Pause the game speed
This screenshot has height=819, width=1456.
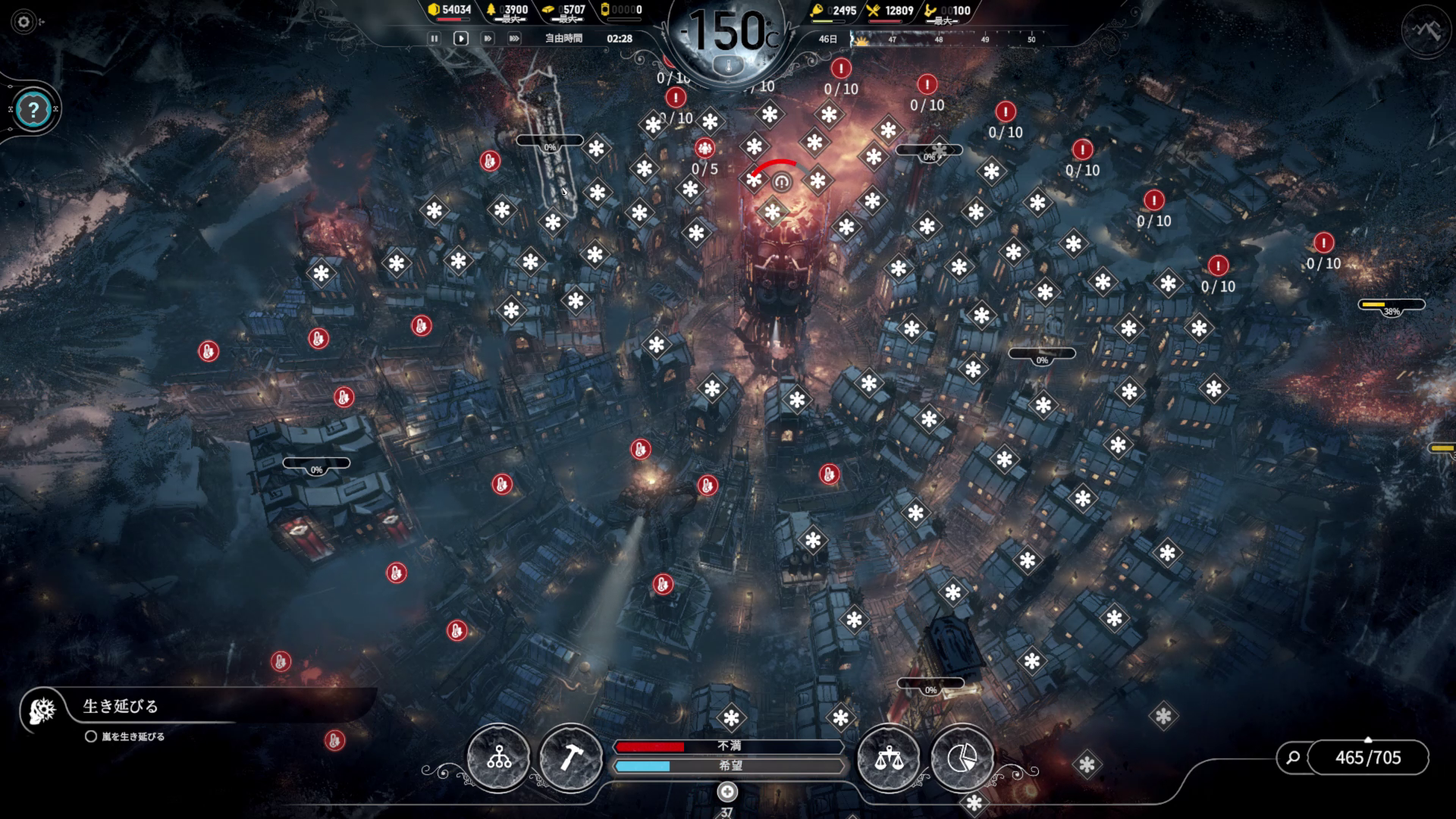[434, 38]
